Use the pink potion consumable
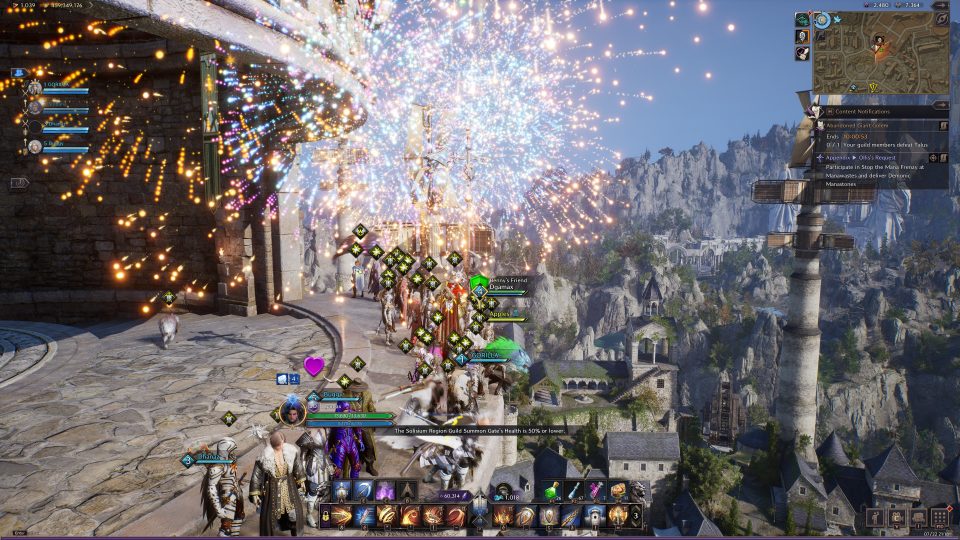 [x=596, y=491]
